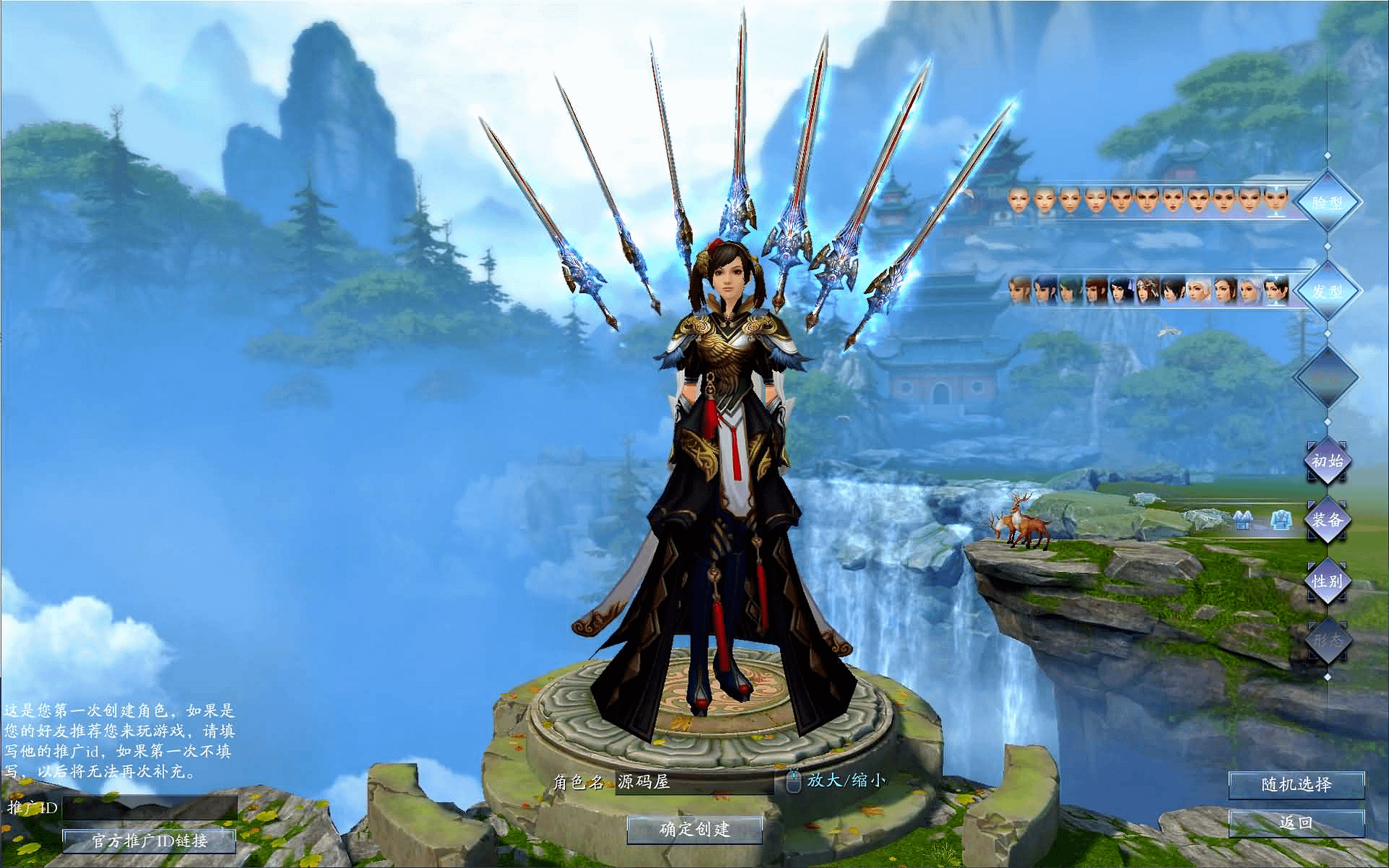The image size is (1389, 868).
Task: Pick the first face in the face row
Action: coord(1019,200)
